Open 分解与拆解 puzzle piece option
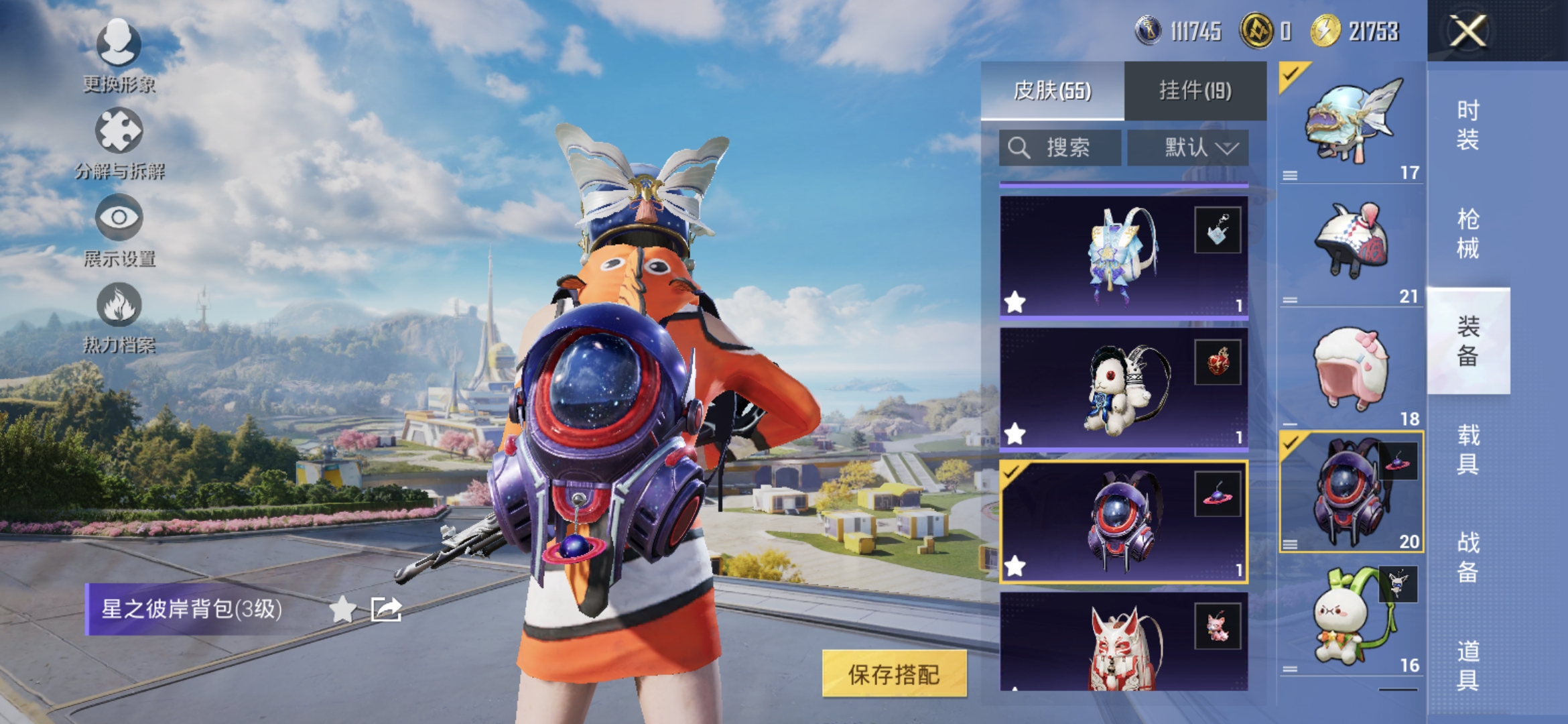 tap(119, 142)
